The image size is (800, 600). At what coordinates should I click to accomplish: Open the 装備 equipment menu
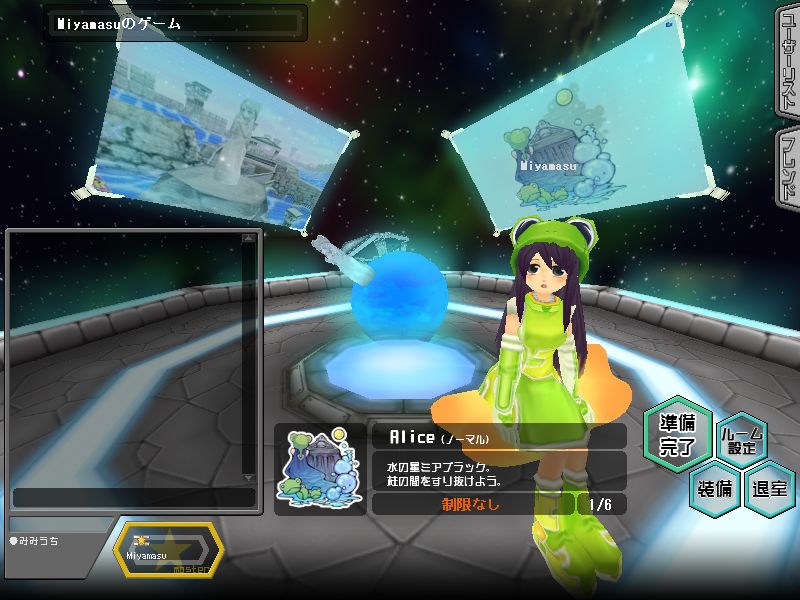713,490
